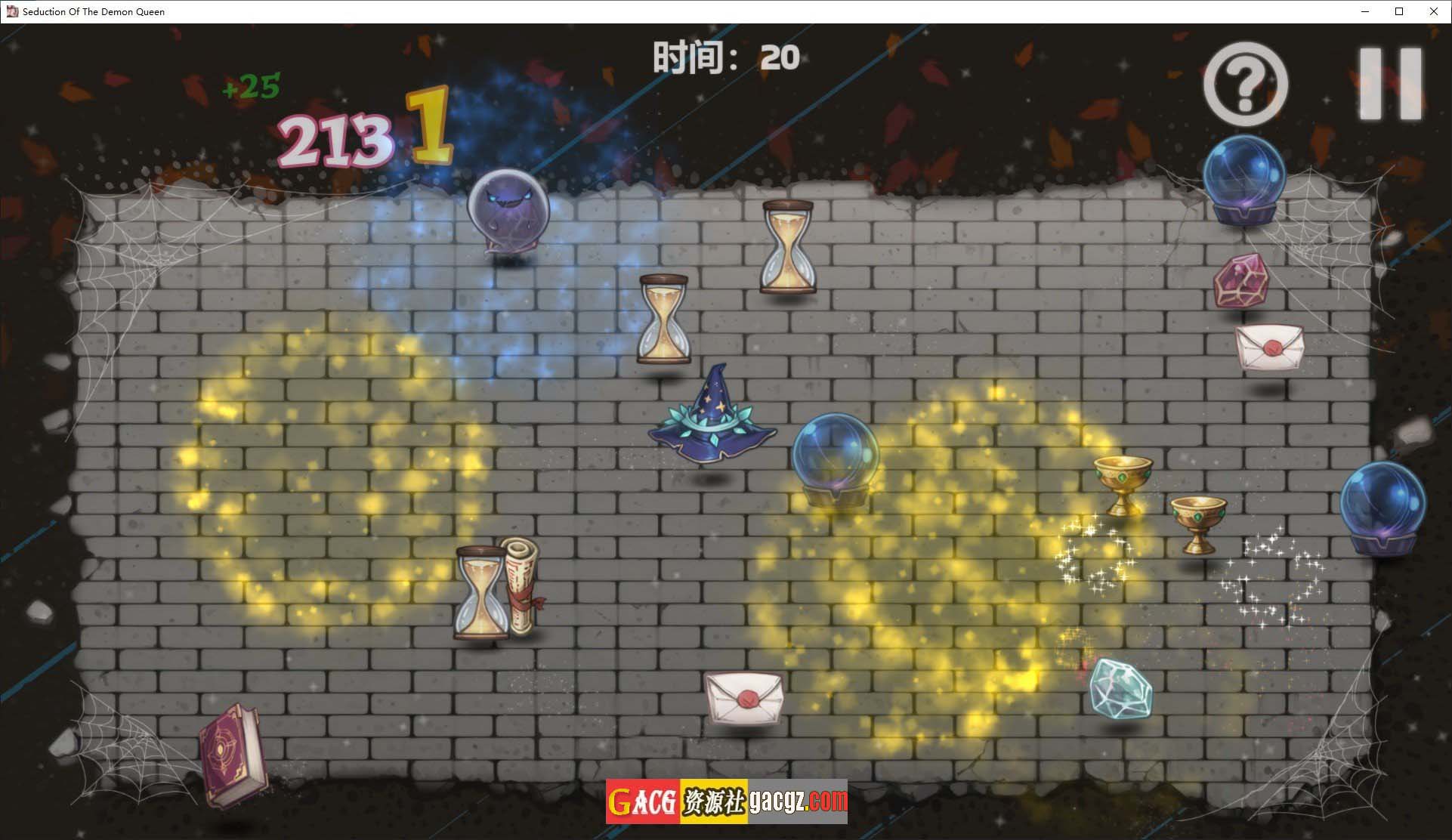The image size is (1452, 840).
Task: Open the question mark help button
Action: click(1245, 84)
